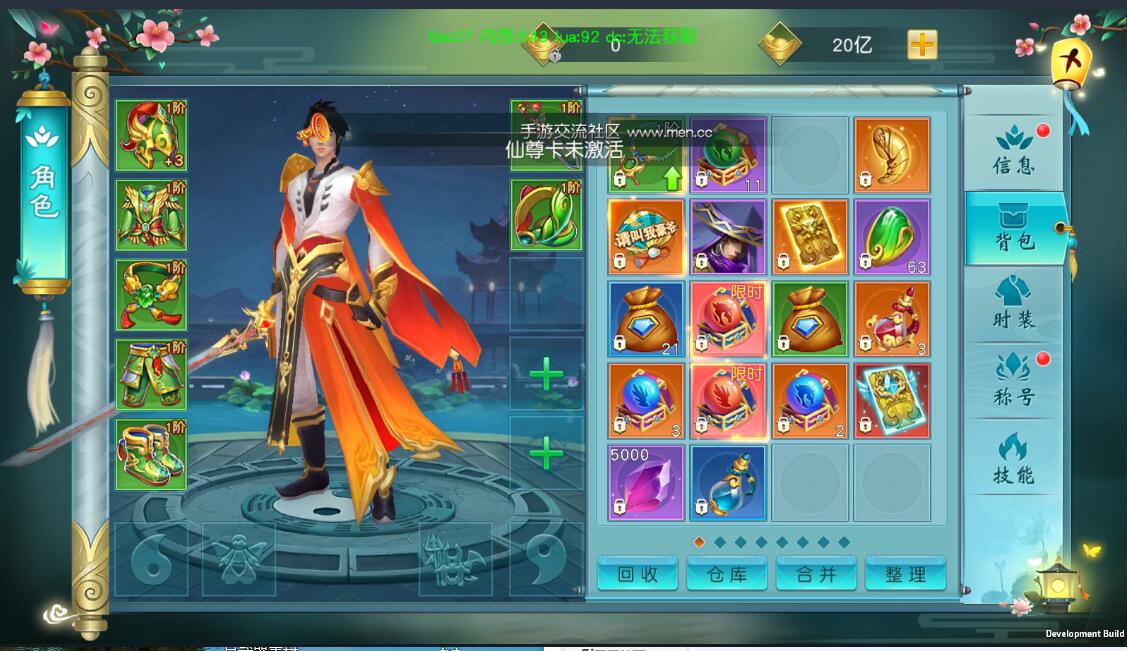Add currency with the gold plus button
This screenshot has width=1127, height=651.
pyautogui.click(x=922, y=45)
